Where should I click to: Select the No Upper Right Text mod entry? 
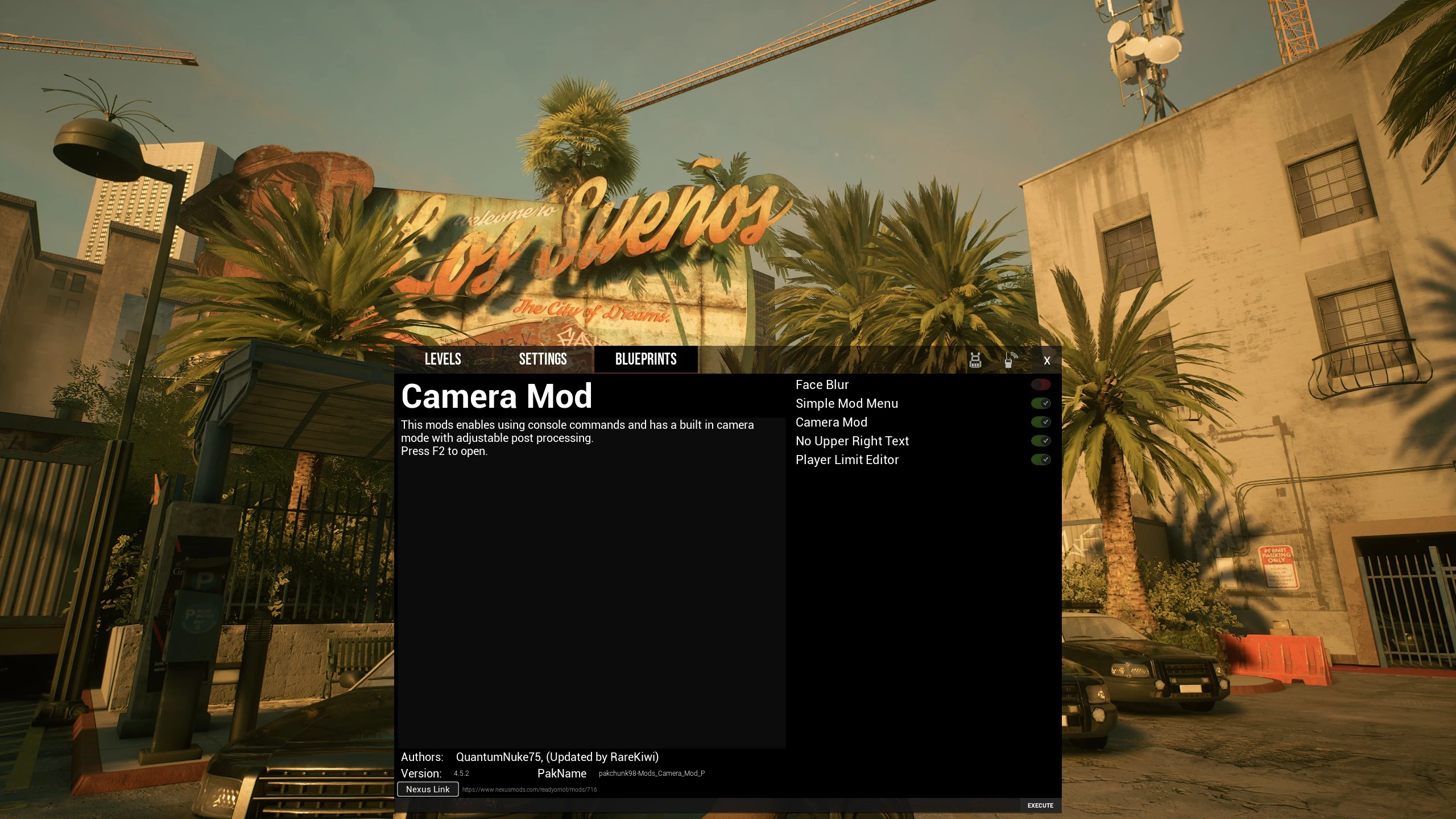(x=852, y=440)
